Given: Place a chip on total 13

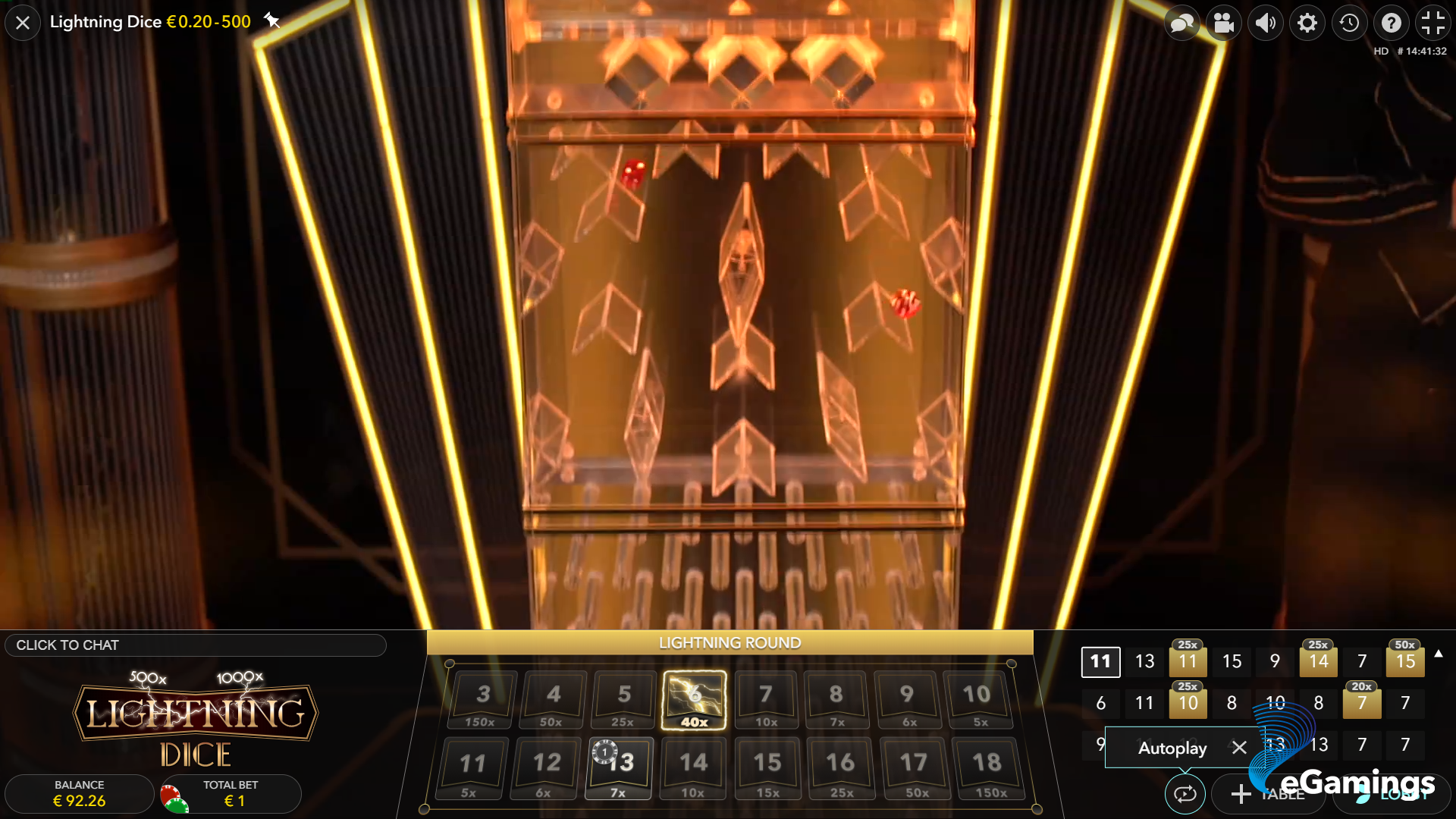Looking at the screenshot, I should coord(619,768).
